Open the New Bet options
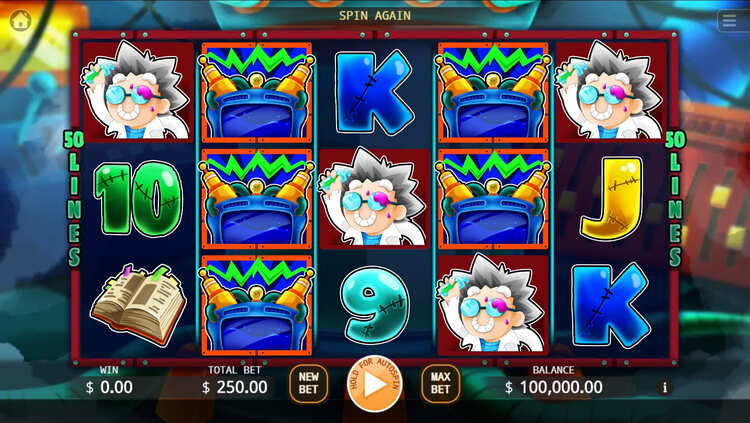Viewport: 750px width, 423px height. [x=309, y=384]
